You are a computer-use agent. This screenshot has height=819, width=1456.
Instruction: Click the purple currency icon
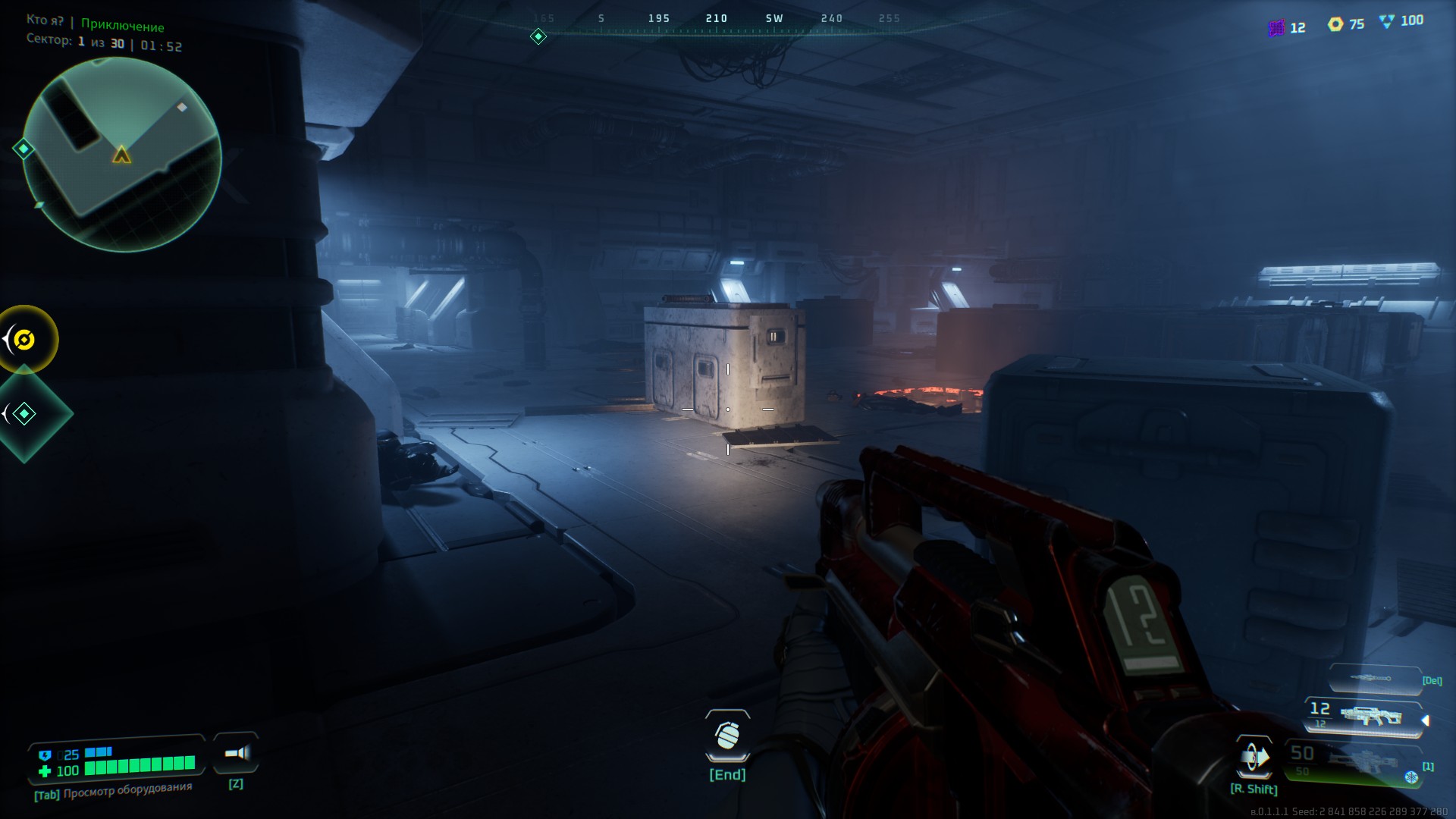pyautogui.click(x=1276, y=28)
